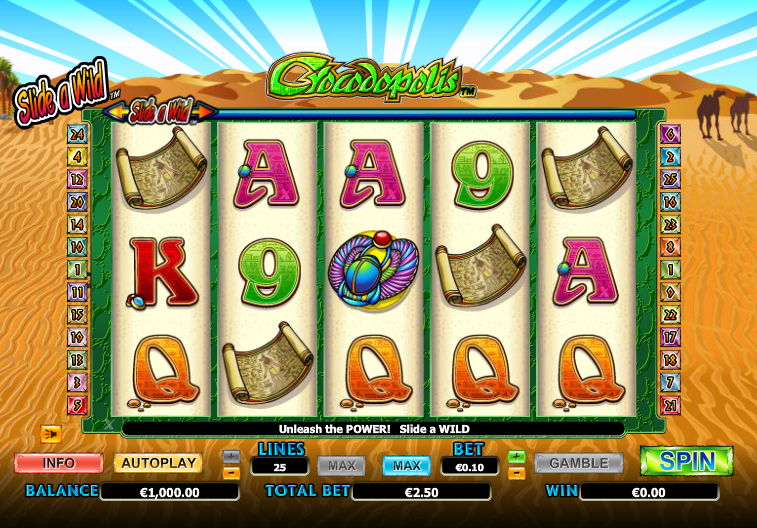
Task: Select the blue MAX button
Action: (406, 465)
